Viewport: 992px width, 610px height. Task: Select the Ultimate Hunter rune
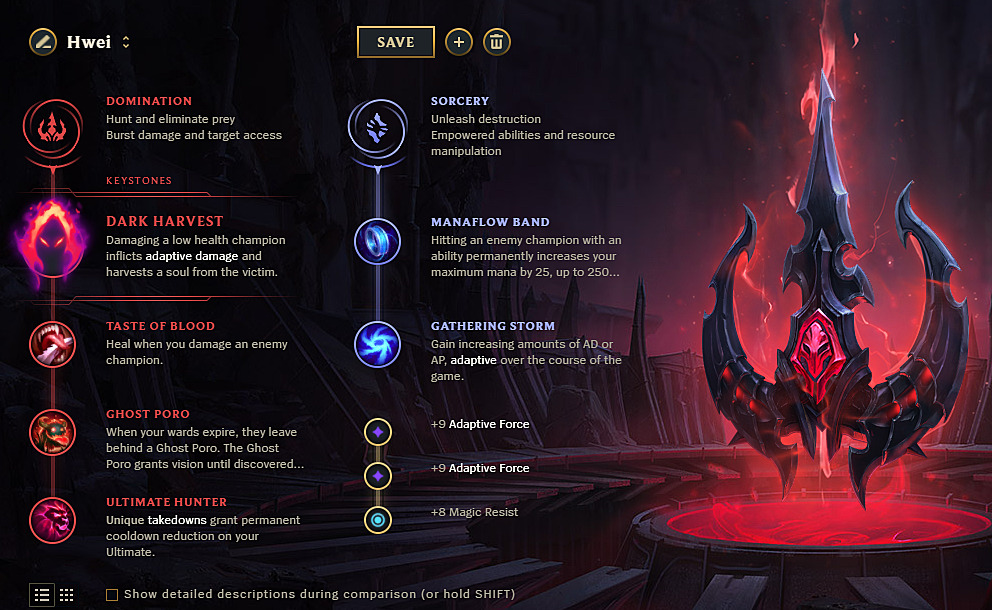51,519
